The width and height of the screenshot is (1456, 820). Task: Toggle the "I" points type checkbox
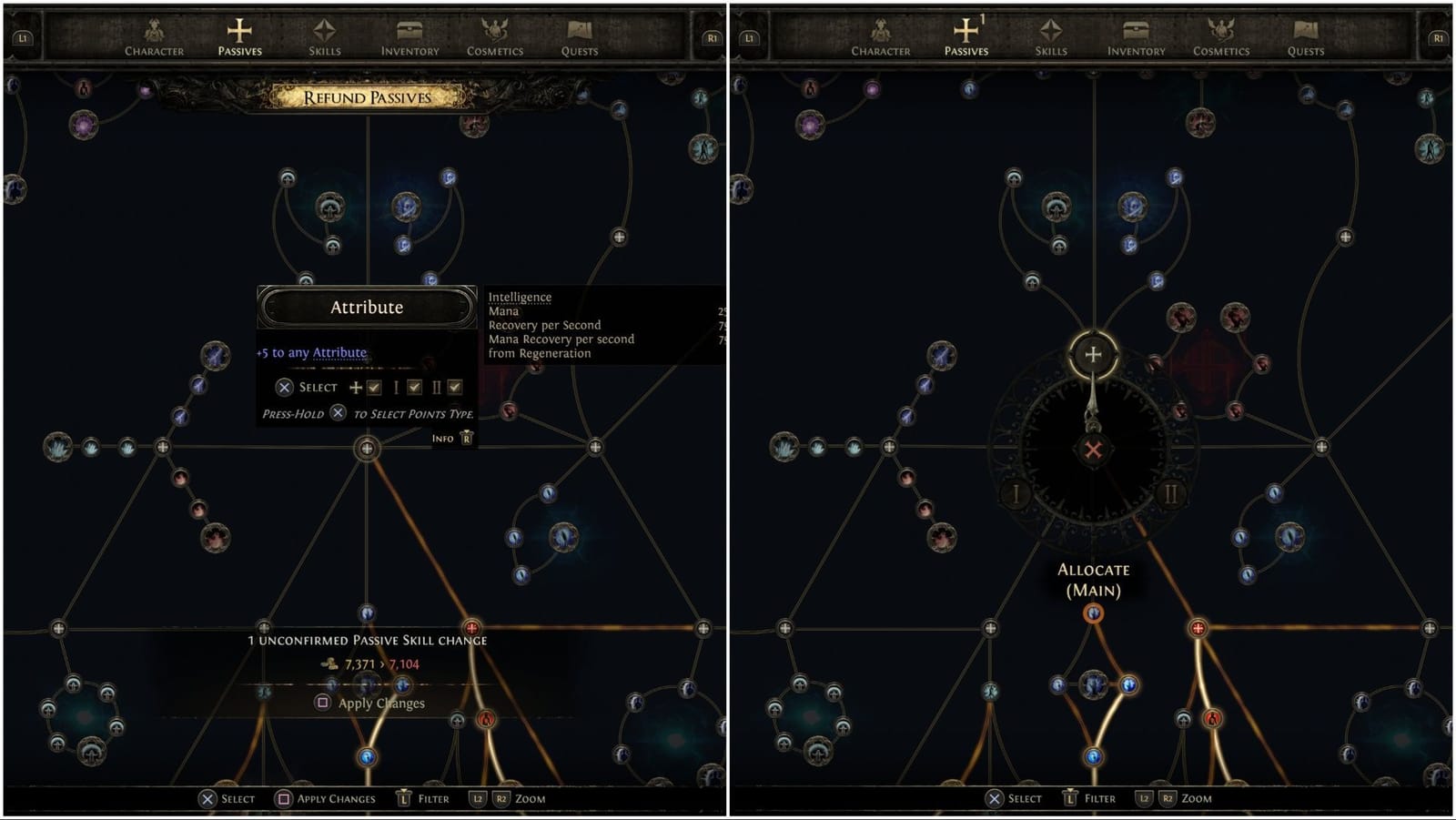[414, 388]
